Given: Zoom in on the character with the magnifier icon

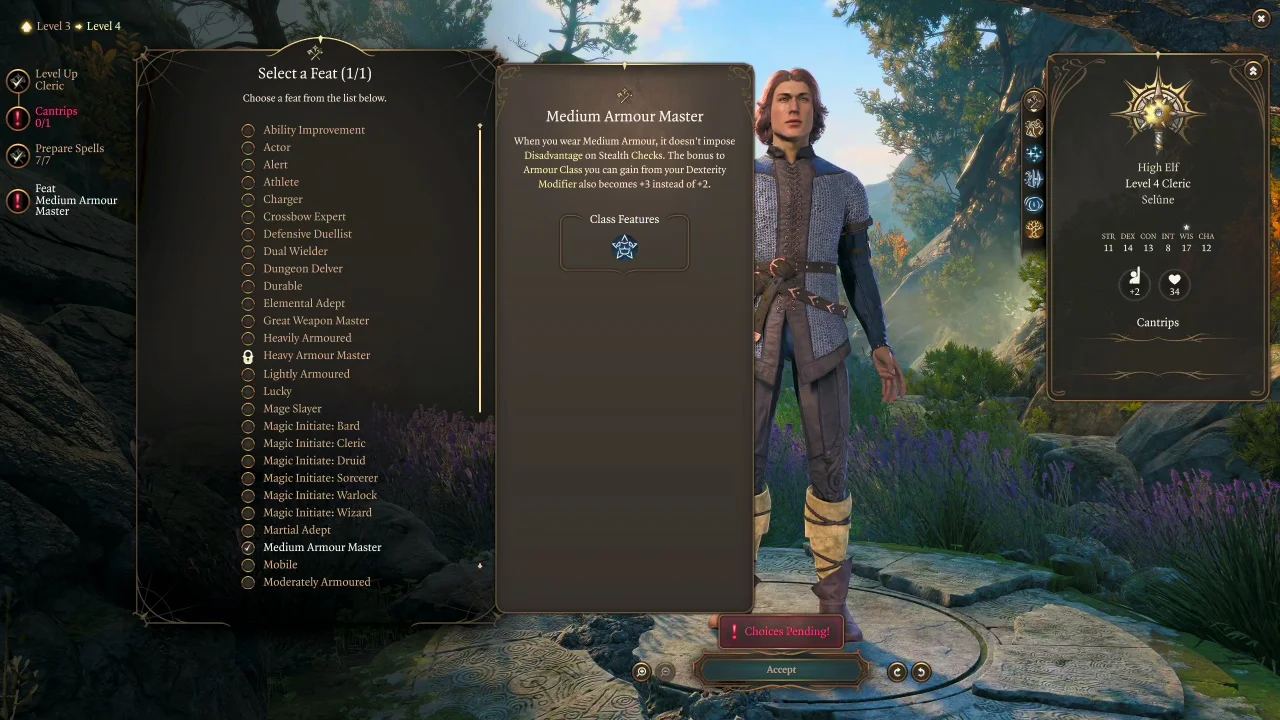Looking at the screenshot, I should click(x=641, y=671).
